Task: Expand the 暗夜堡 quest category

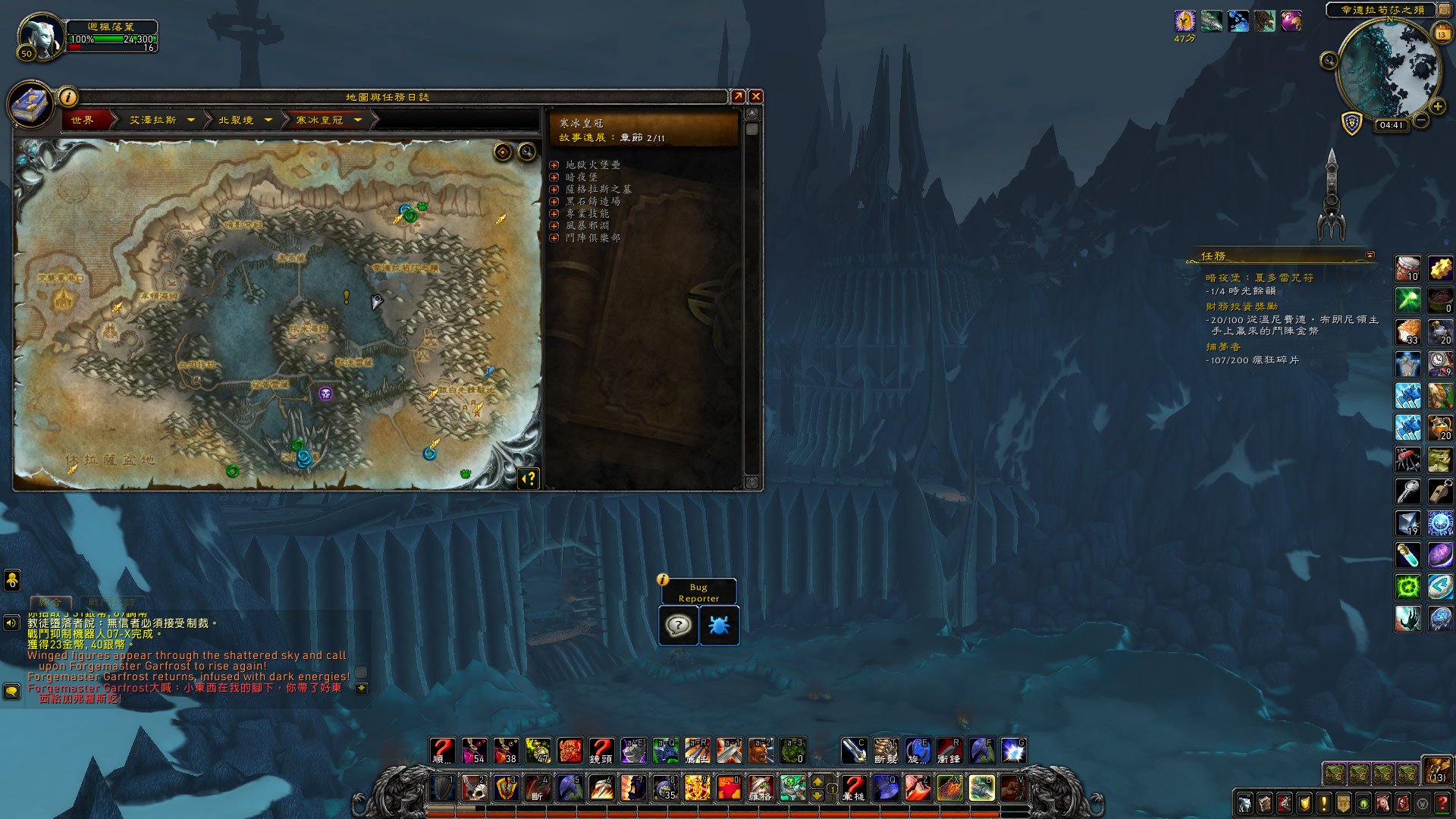Action: pyautogui.click(x=554, y=177)
